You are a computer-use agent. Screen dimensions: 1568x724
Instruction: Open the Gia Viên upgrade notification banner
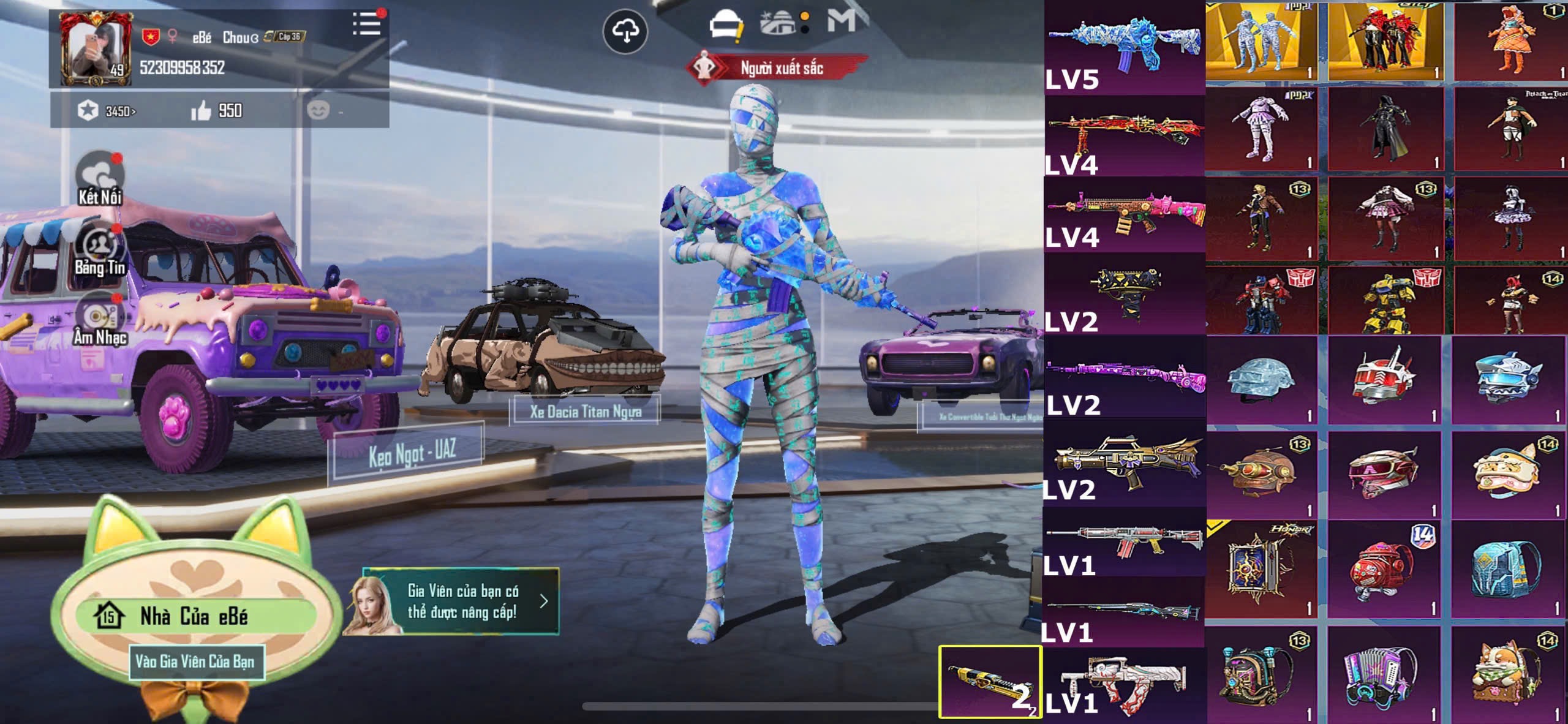(461, 601)
